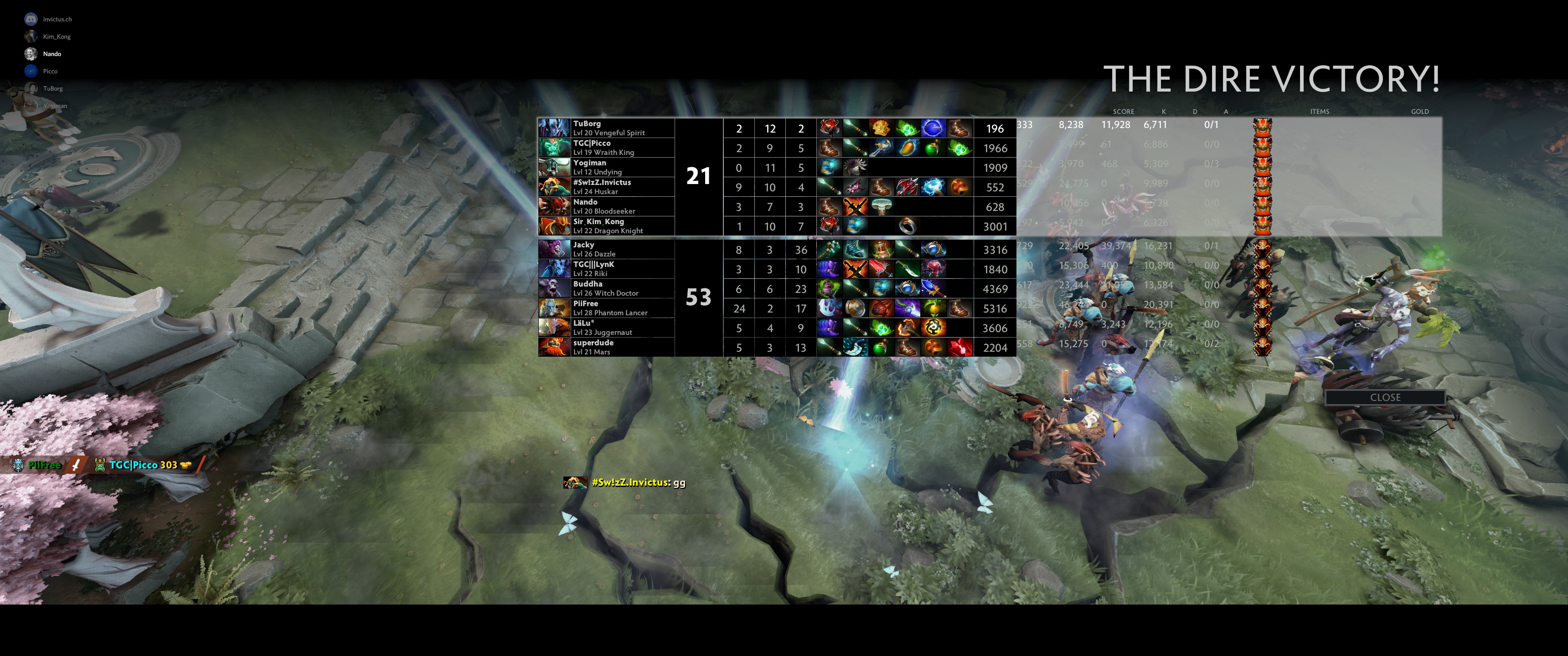This screenshot has height=656, width=1568.
Task: Click Nando in the Discord voice overlay
Action: tap(52, 54)
